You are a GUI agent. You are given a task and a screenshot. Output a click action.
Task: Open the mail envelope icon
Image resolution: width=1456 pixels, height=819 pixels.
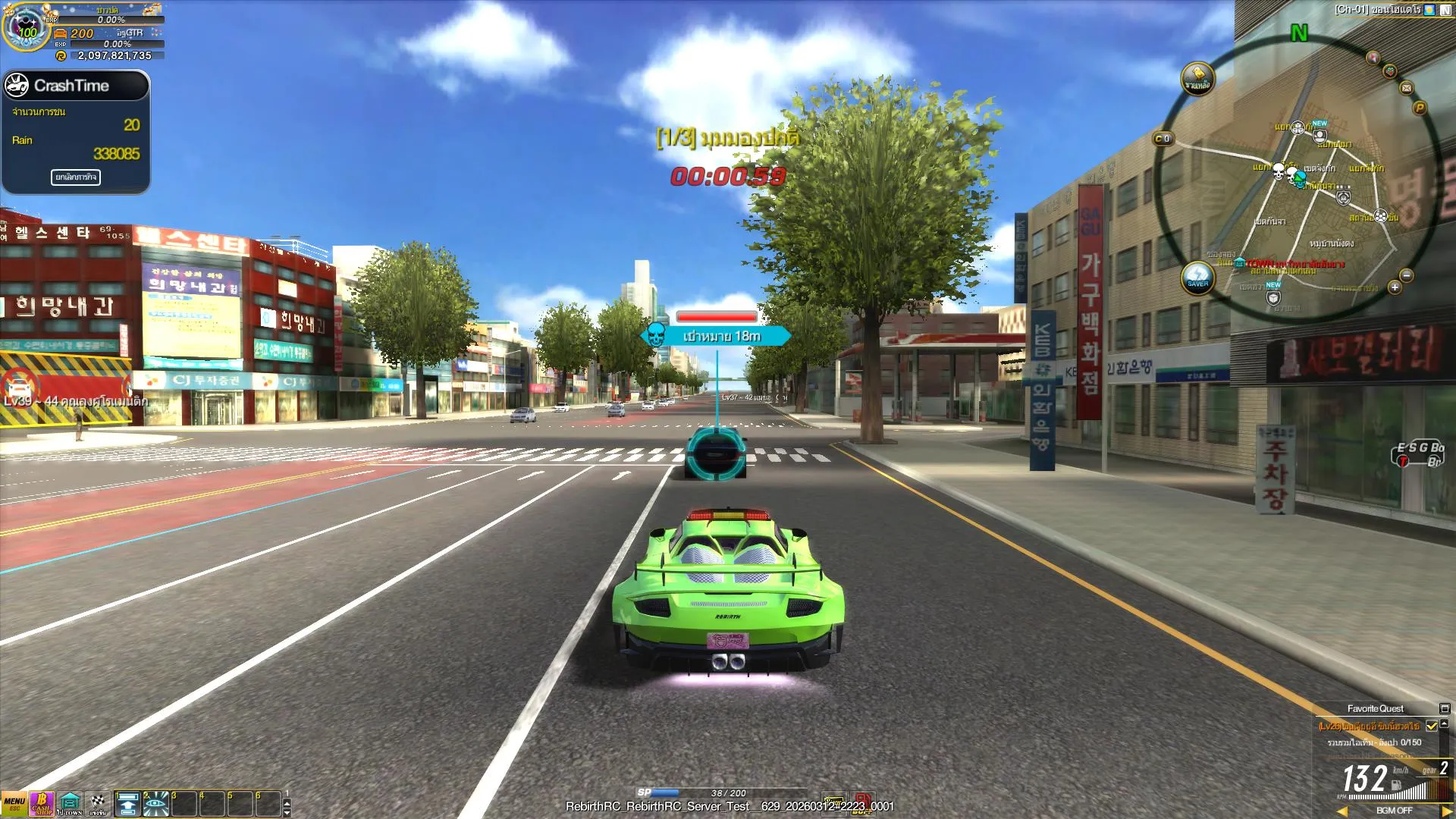click(1407, 88)
